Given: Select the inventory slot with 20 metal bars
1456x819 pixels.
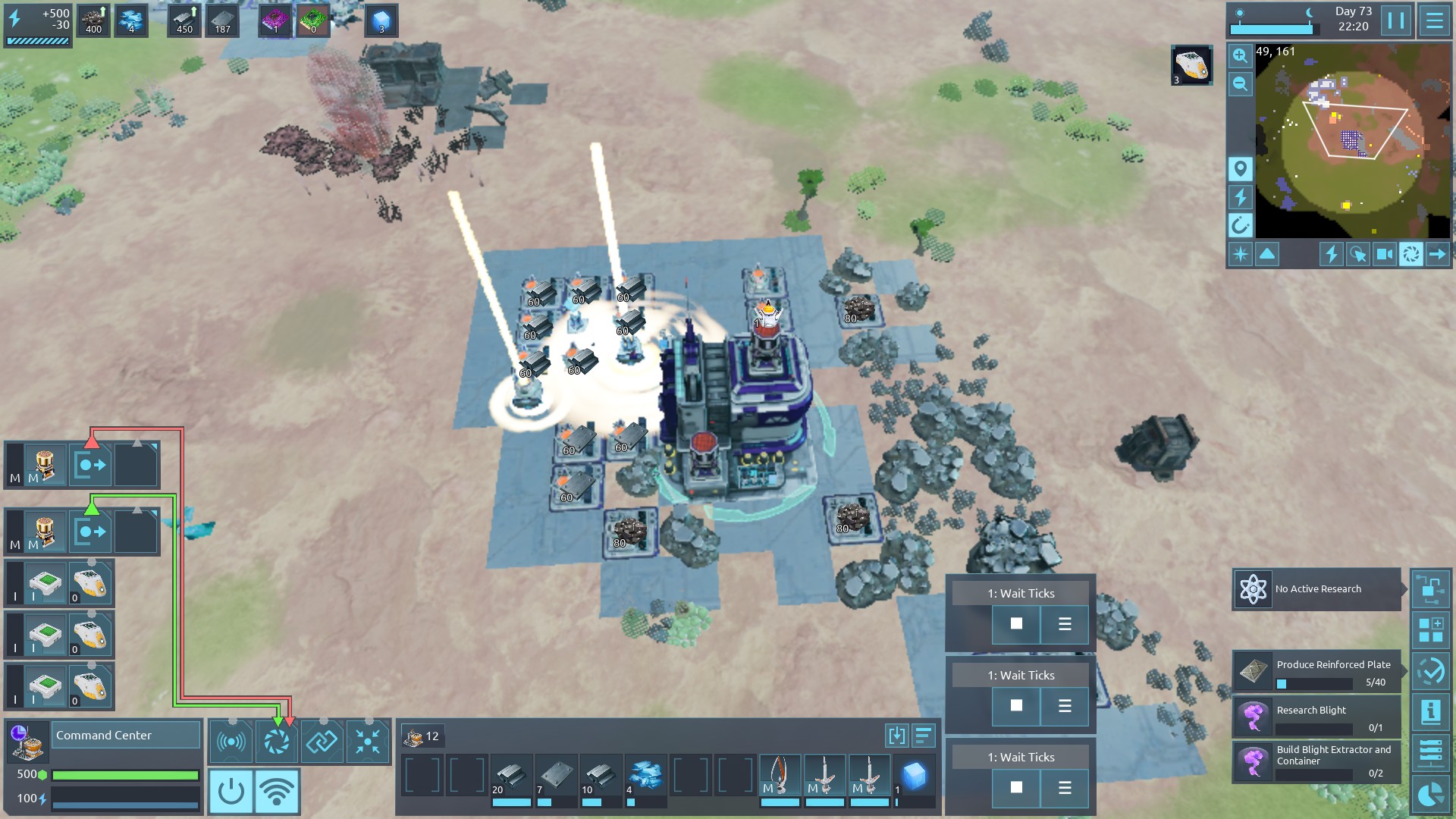Looking at the screenshot, I should 511,777.
